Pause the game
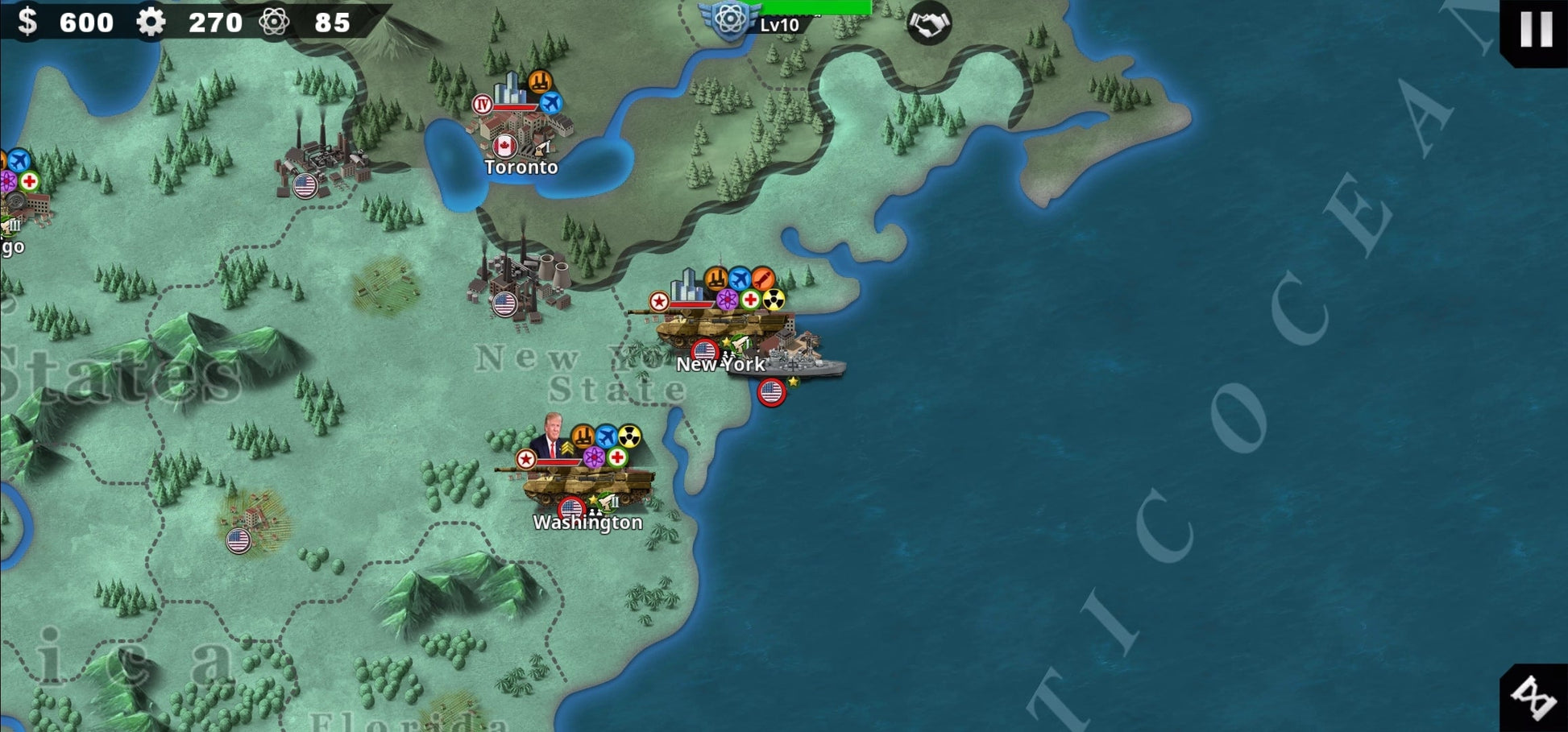 (1535, 29)
